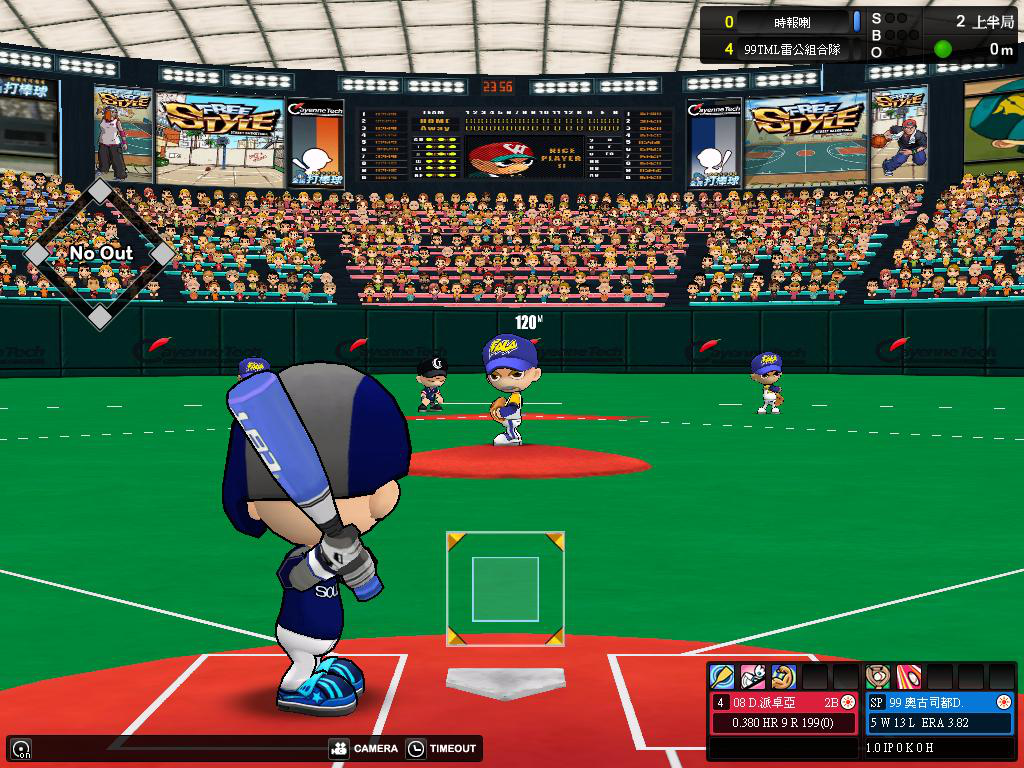This screenshot has width=1024, height=768.
Task: Activate the batter's winged shoe skill icon
Action: tap(753, 676)
